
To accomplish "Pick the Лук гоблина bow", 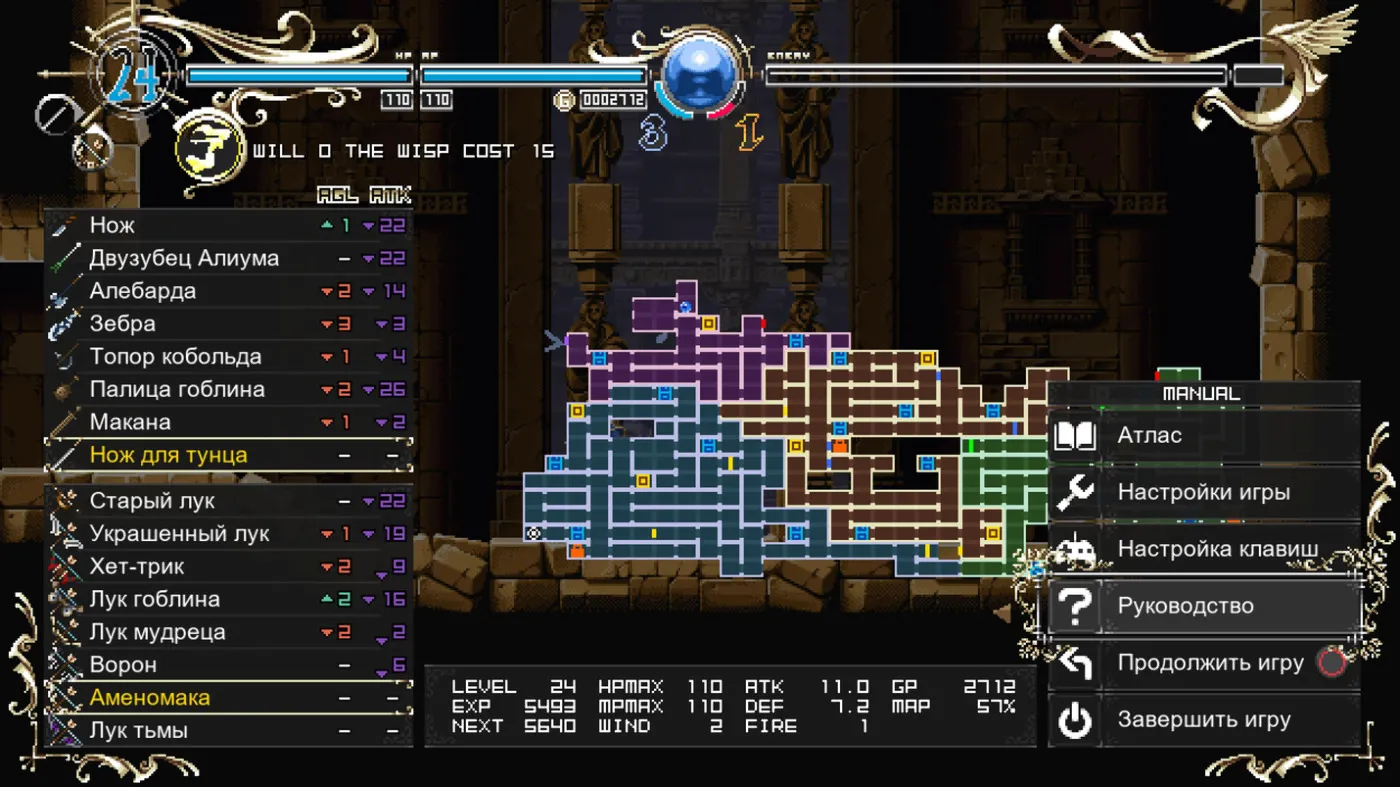I will pyautogui.click(x=228, y=599).
